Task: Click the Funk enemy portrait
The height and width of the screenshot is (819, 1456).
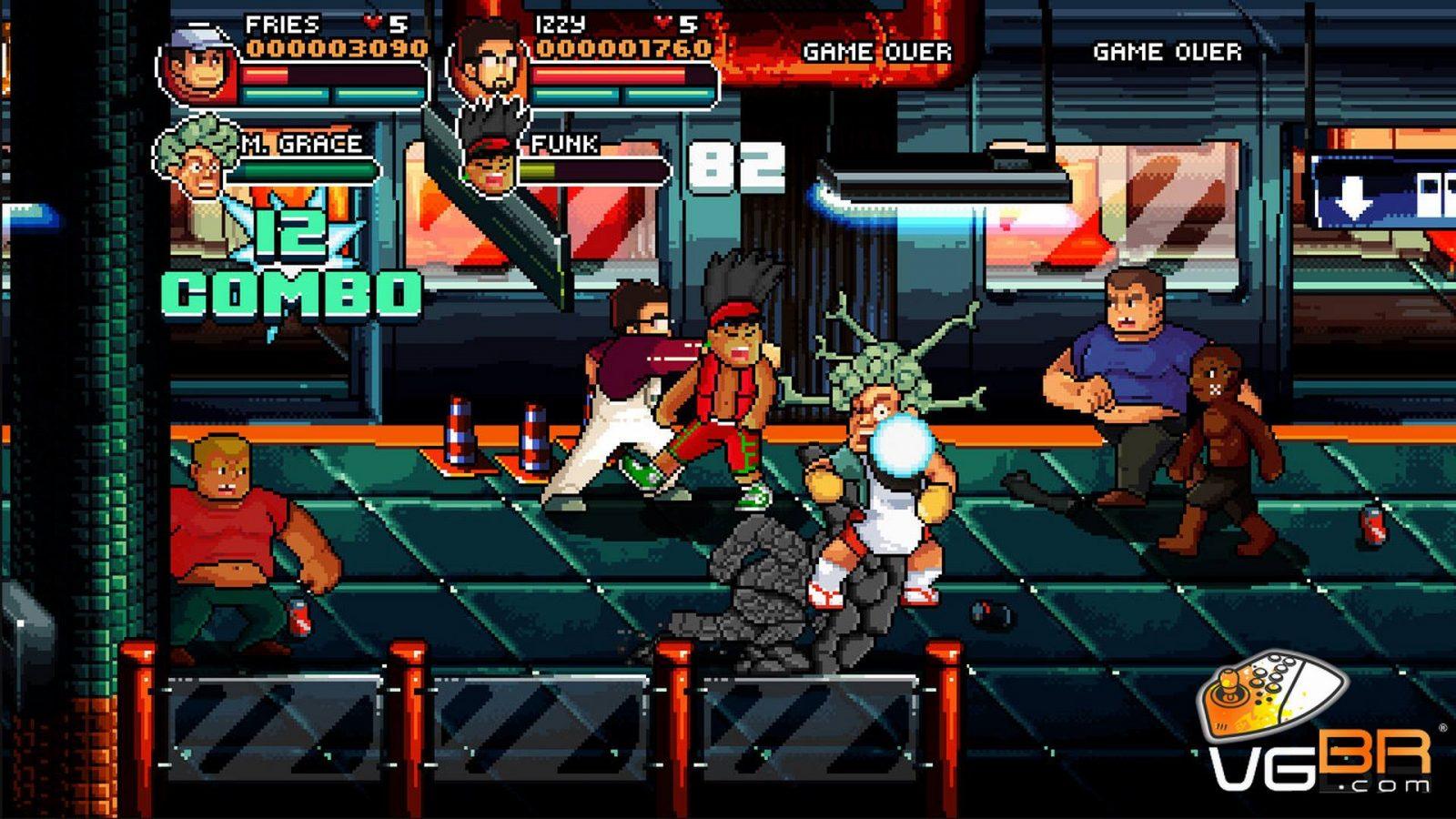Action: 491,155
